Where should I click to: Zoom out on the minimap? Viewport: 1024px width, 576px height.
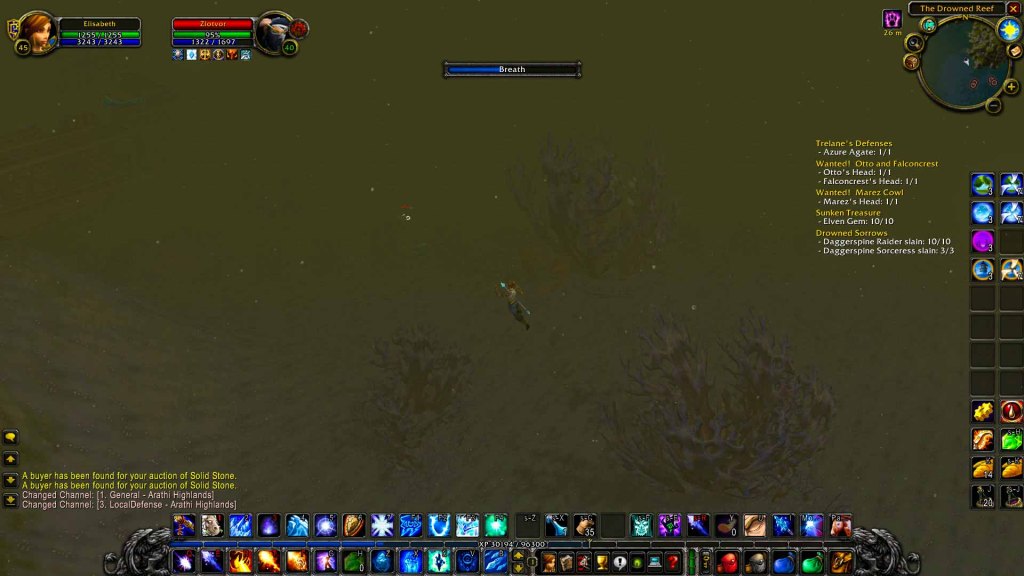click(993, 105)
